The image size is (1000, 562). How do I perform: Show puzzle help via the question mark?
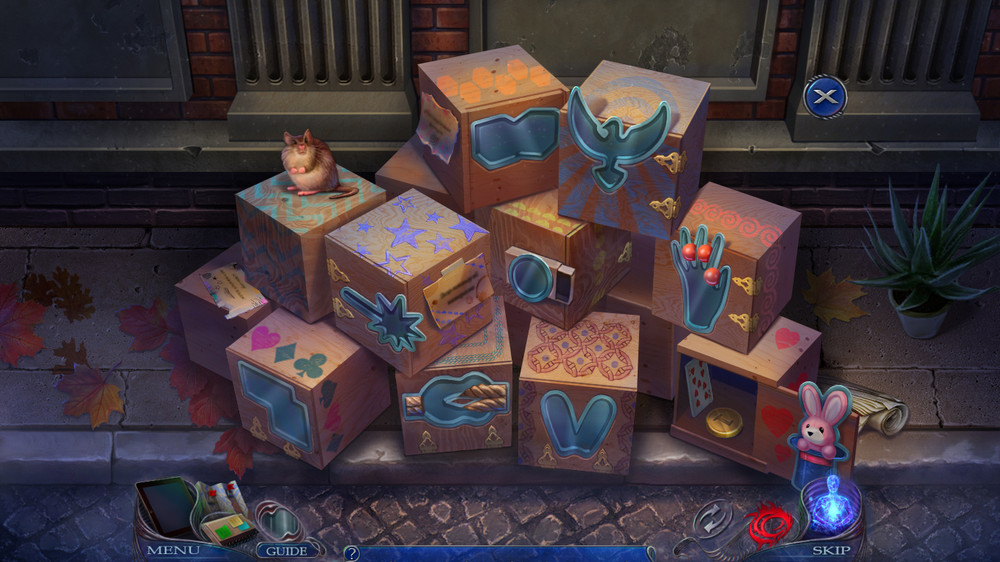point(352,552)
